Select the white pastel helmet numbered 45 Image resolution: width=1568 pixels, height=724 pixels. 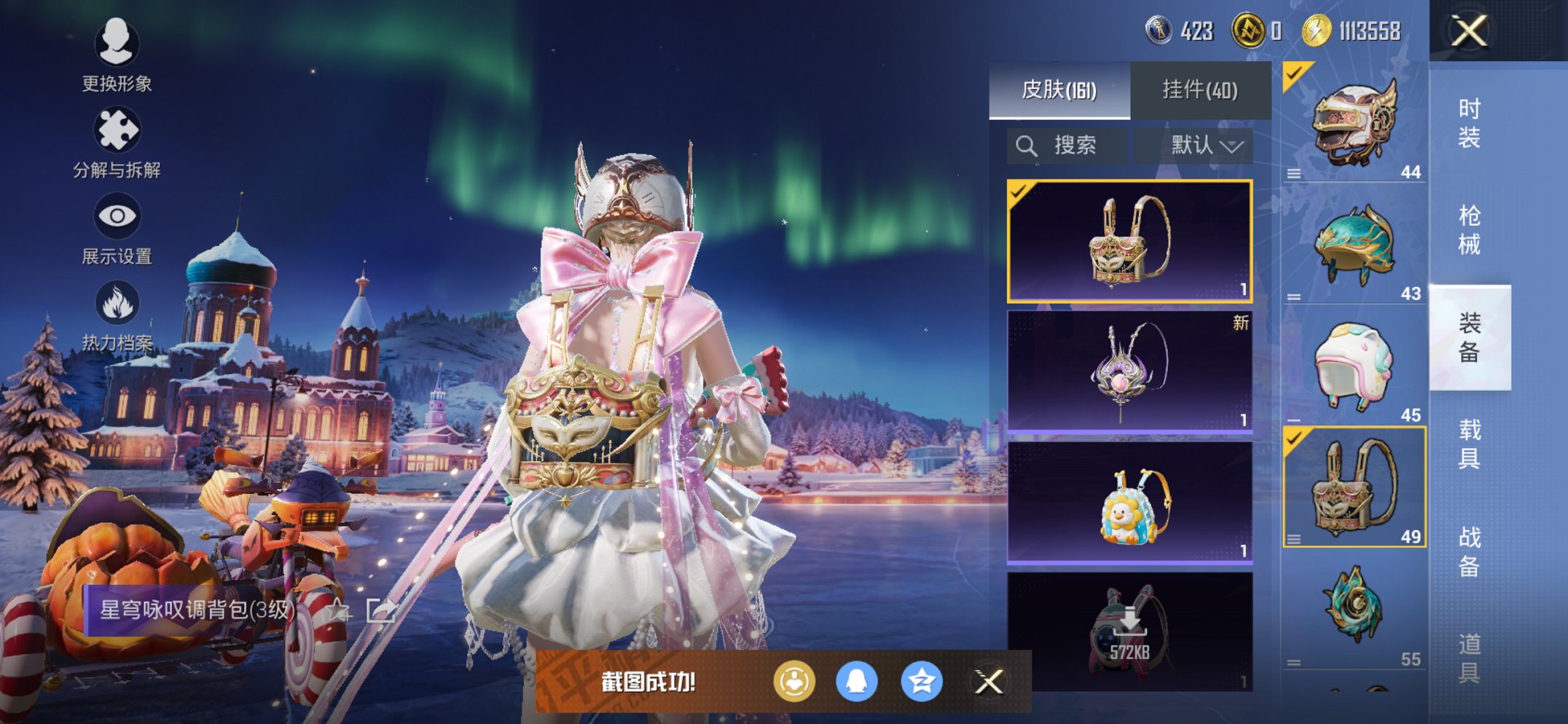[x=1354, y=366]
